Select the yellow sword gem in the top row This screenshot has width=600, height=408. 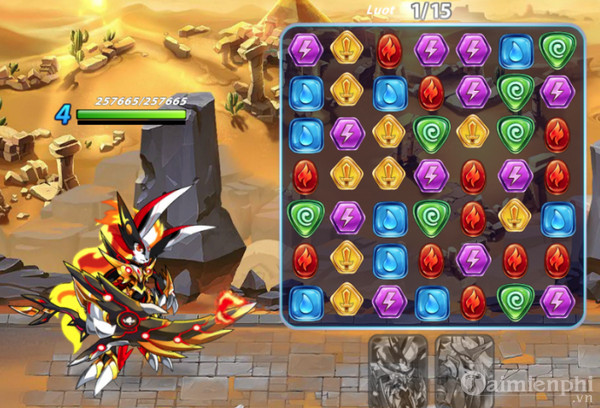[x=347, y=49]
